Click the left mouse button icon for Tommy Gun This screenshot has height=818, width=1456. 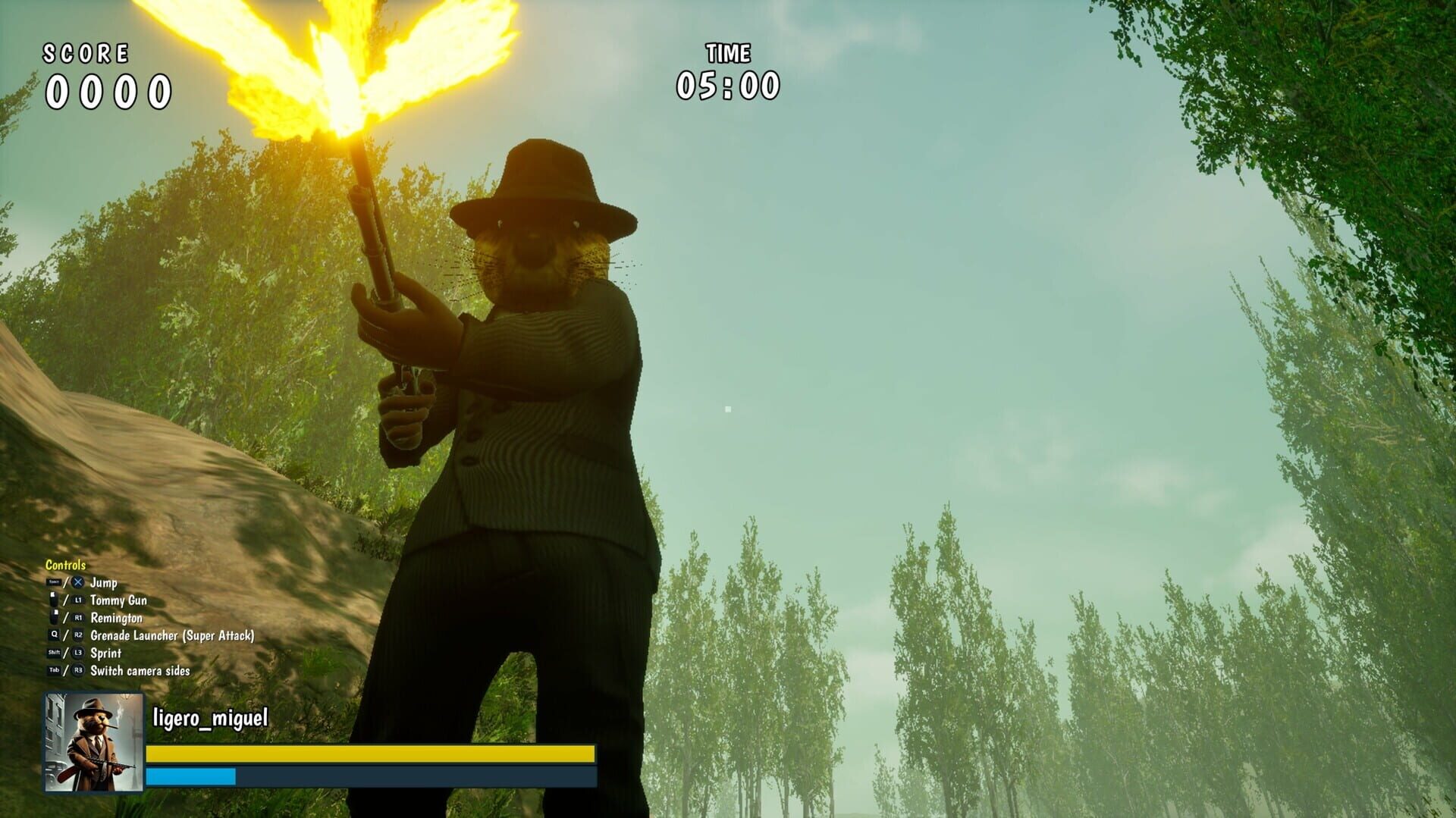point(53,598)
